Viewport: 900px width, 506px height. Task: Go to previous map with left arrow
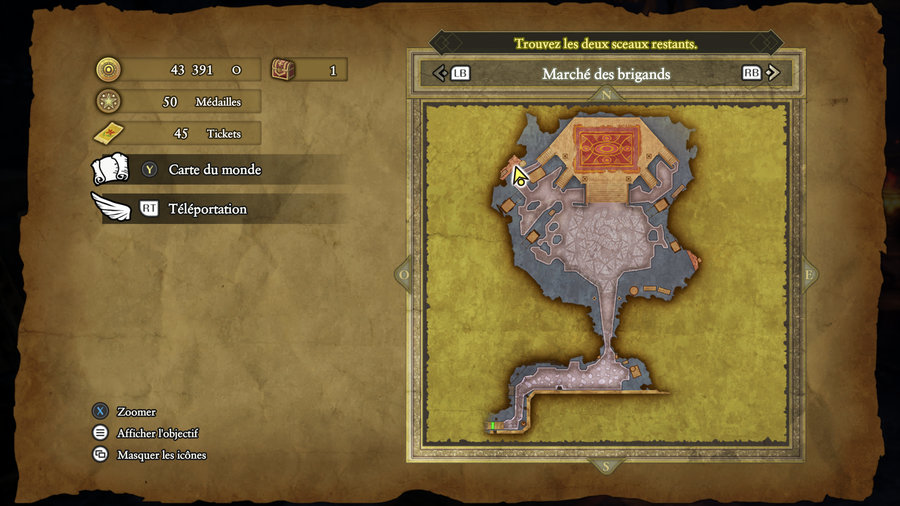[x=439, y=73]
